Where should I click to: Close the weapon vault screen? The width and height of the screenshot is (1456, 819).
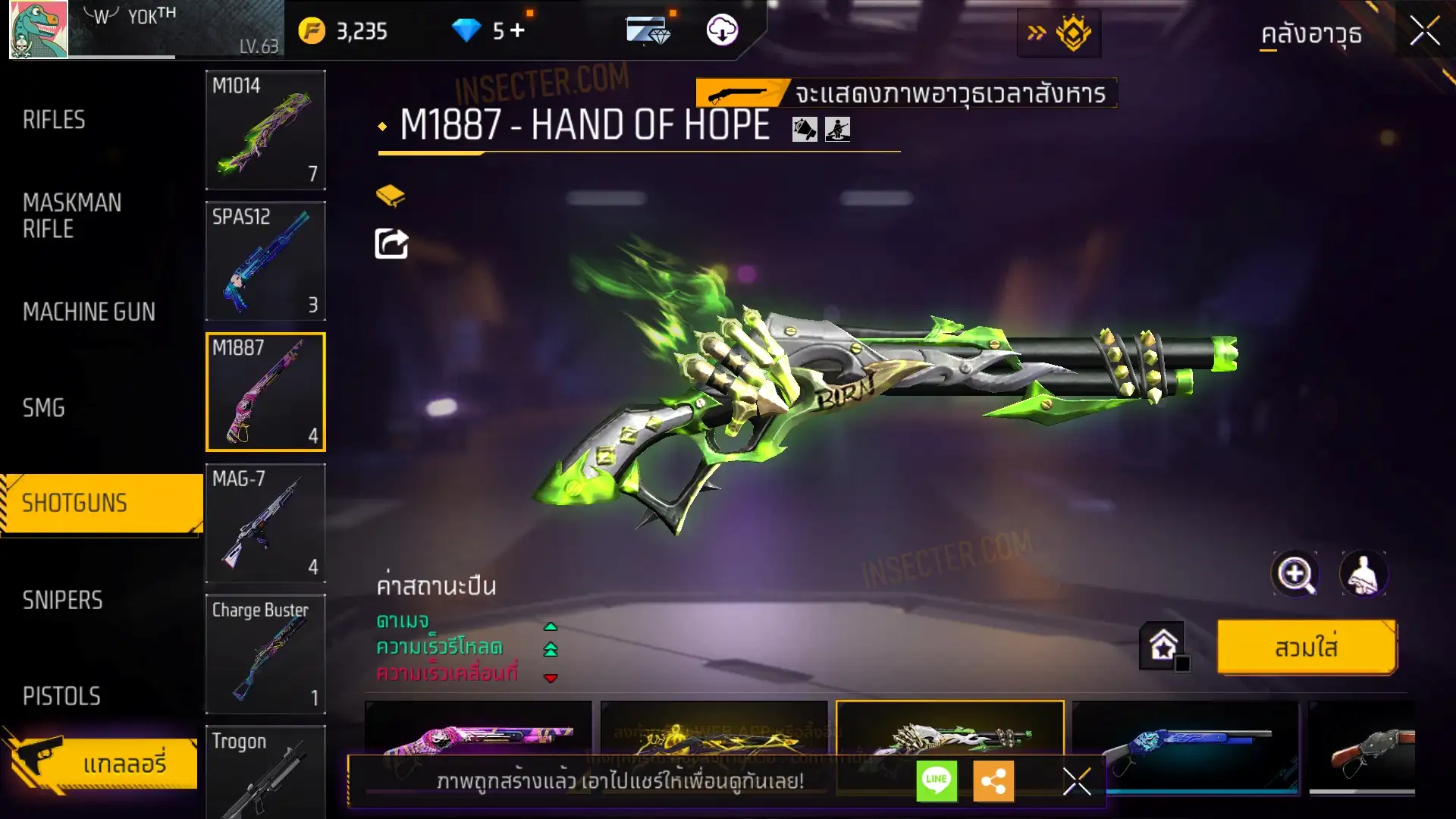(x=1424, y=32)
